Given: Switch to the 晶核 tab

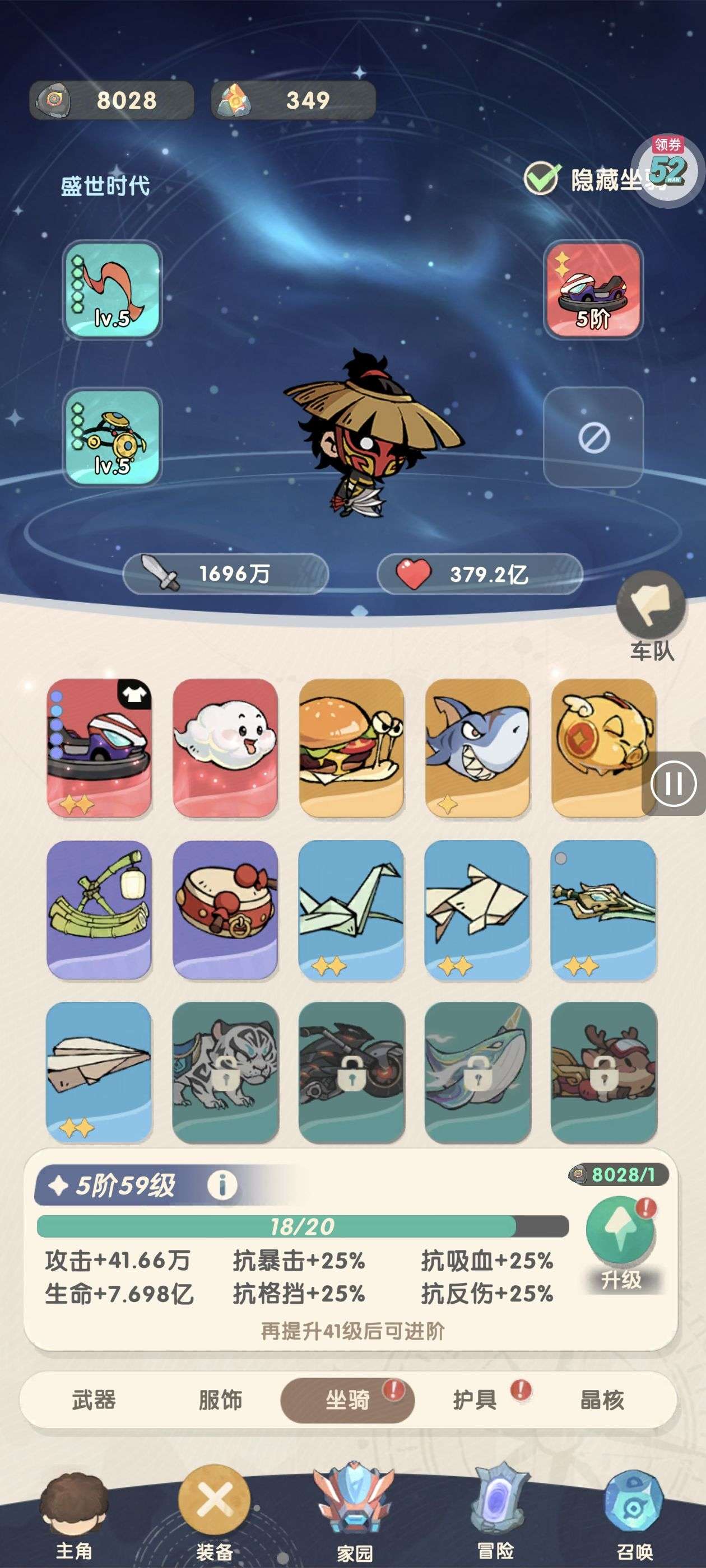Looking at the screenshot, I should [602, 1400].
